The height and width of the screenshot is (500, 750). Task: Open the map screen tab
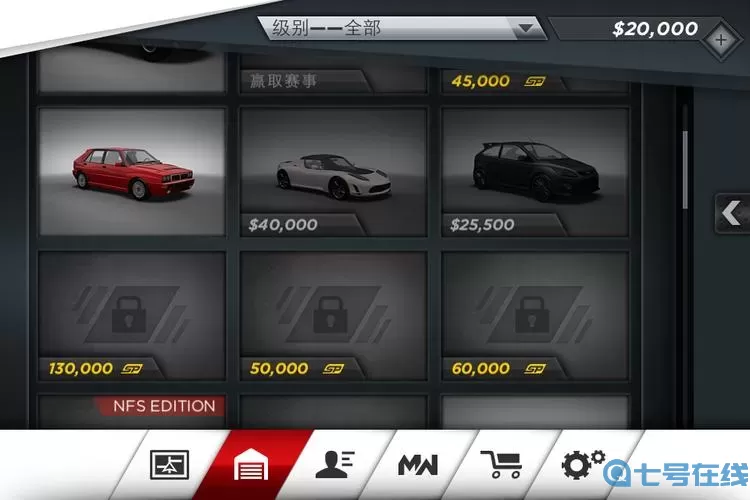169,465
